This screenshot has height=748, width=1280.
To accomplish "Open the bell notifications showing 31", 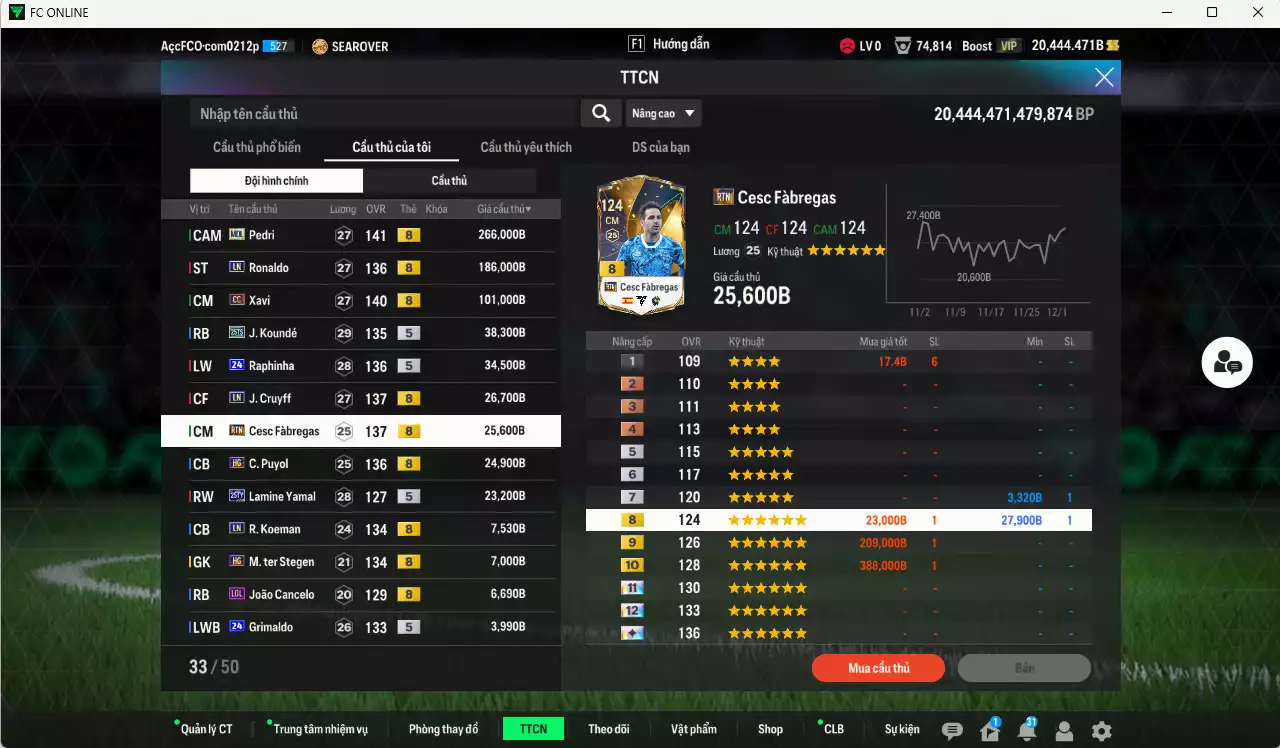I will click(1026, 730).
